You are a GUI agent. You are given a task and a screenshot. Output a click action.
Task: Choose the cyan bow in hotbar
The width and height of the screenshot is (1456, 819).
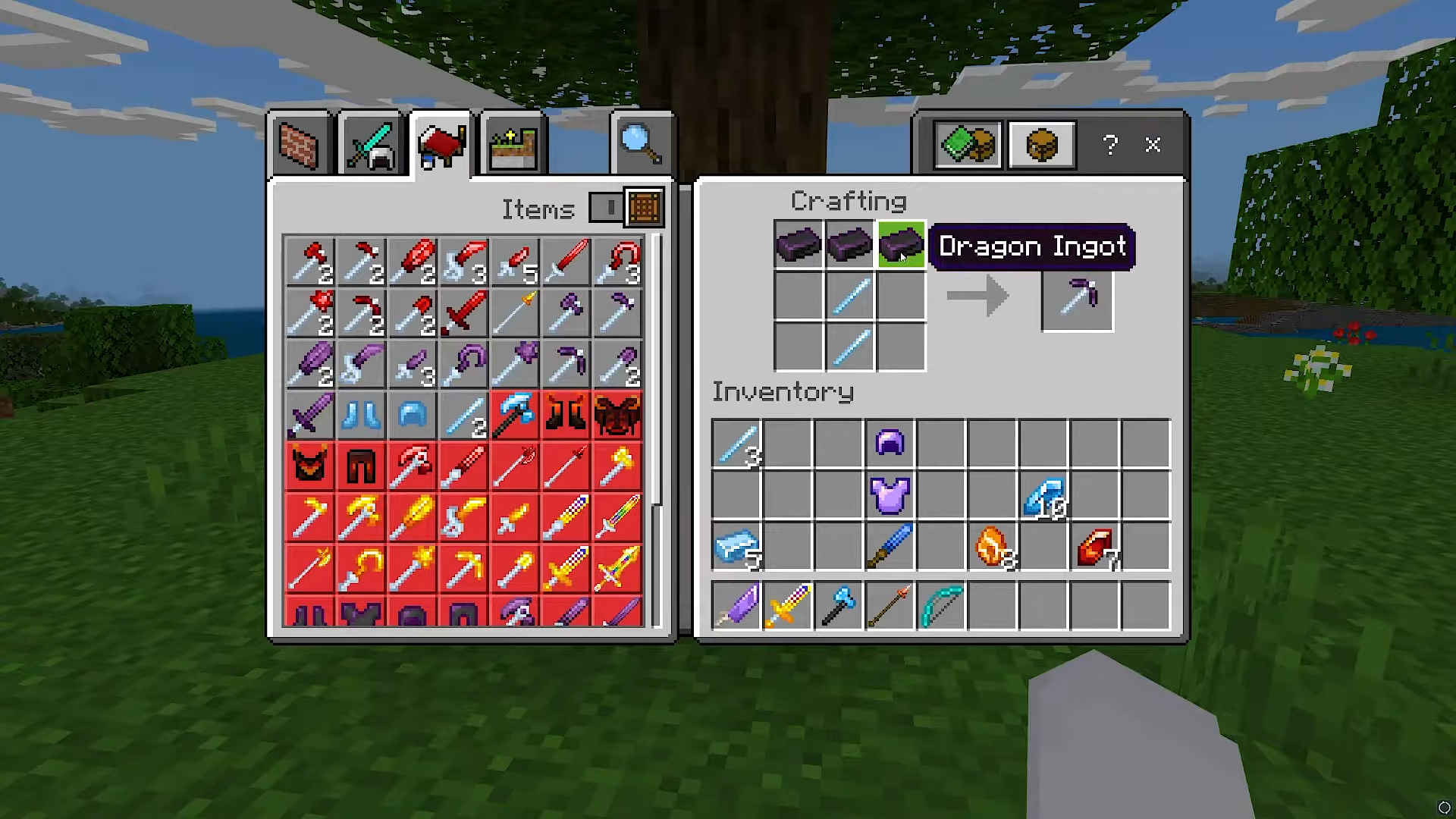point(941,606)
